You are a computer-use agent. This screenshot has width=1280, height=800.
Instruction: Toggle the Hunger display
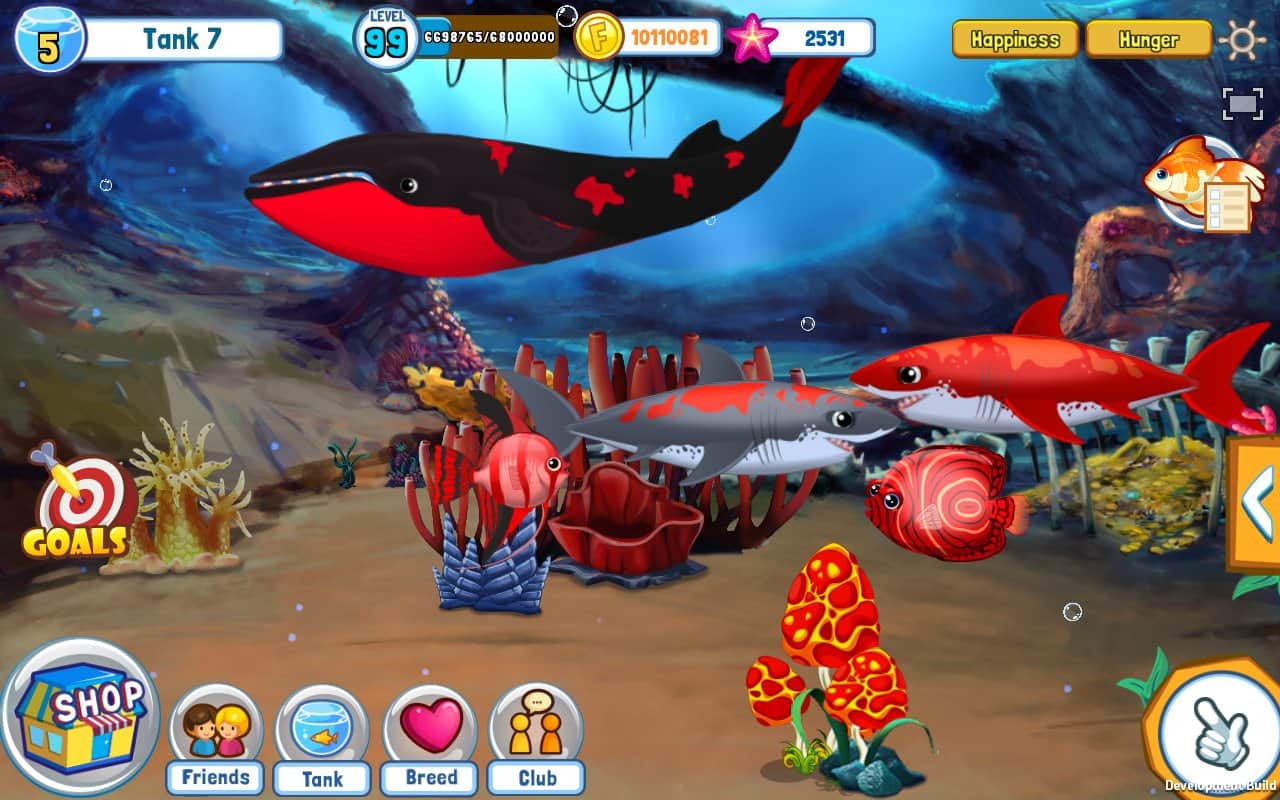click(1148, 40)
